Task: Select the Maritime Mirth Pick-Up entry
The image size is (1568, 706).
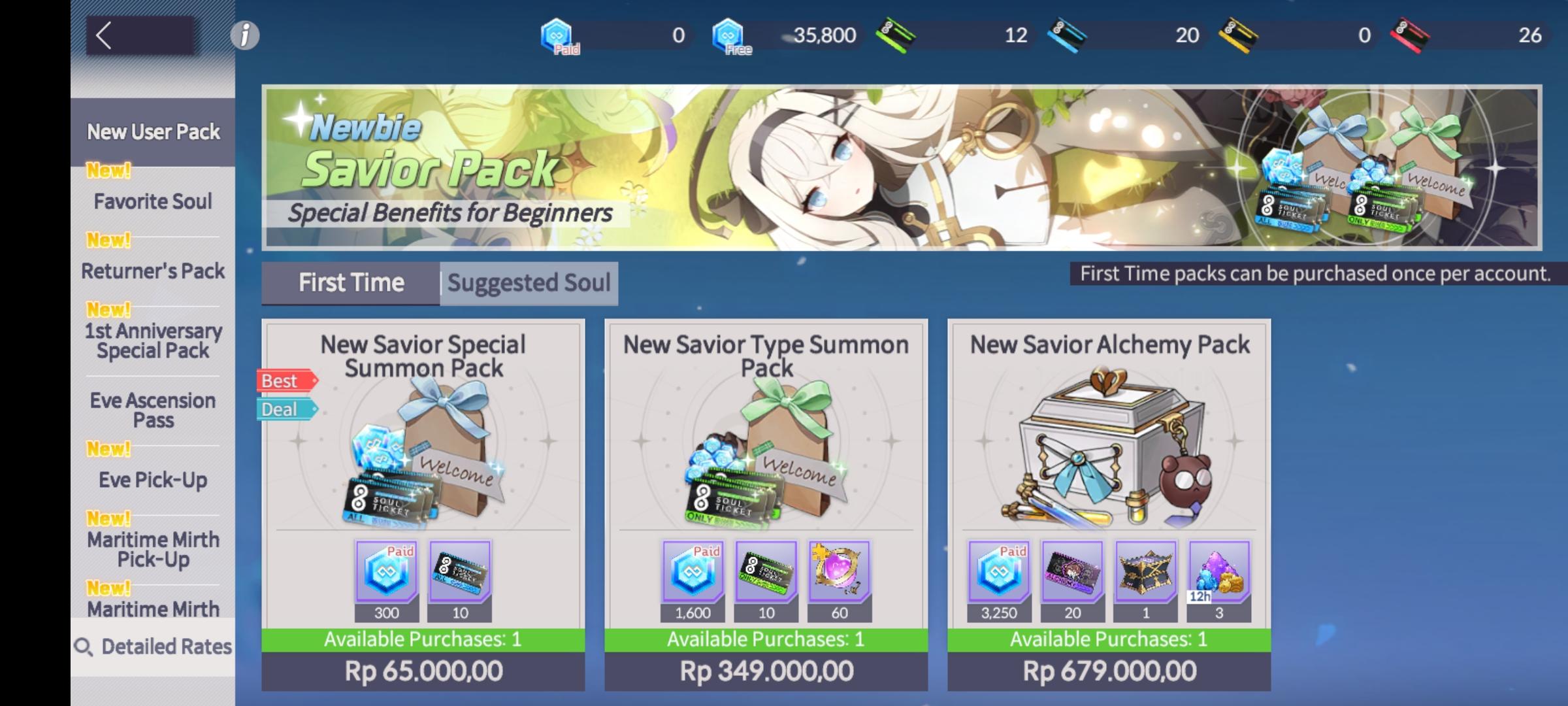Action: point(152,549)
